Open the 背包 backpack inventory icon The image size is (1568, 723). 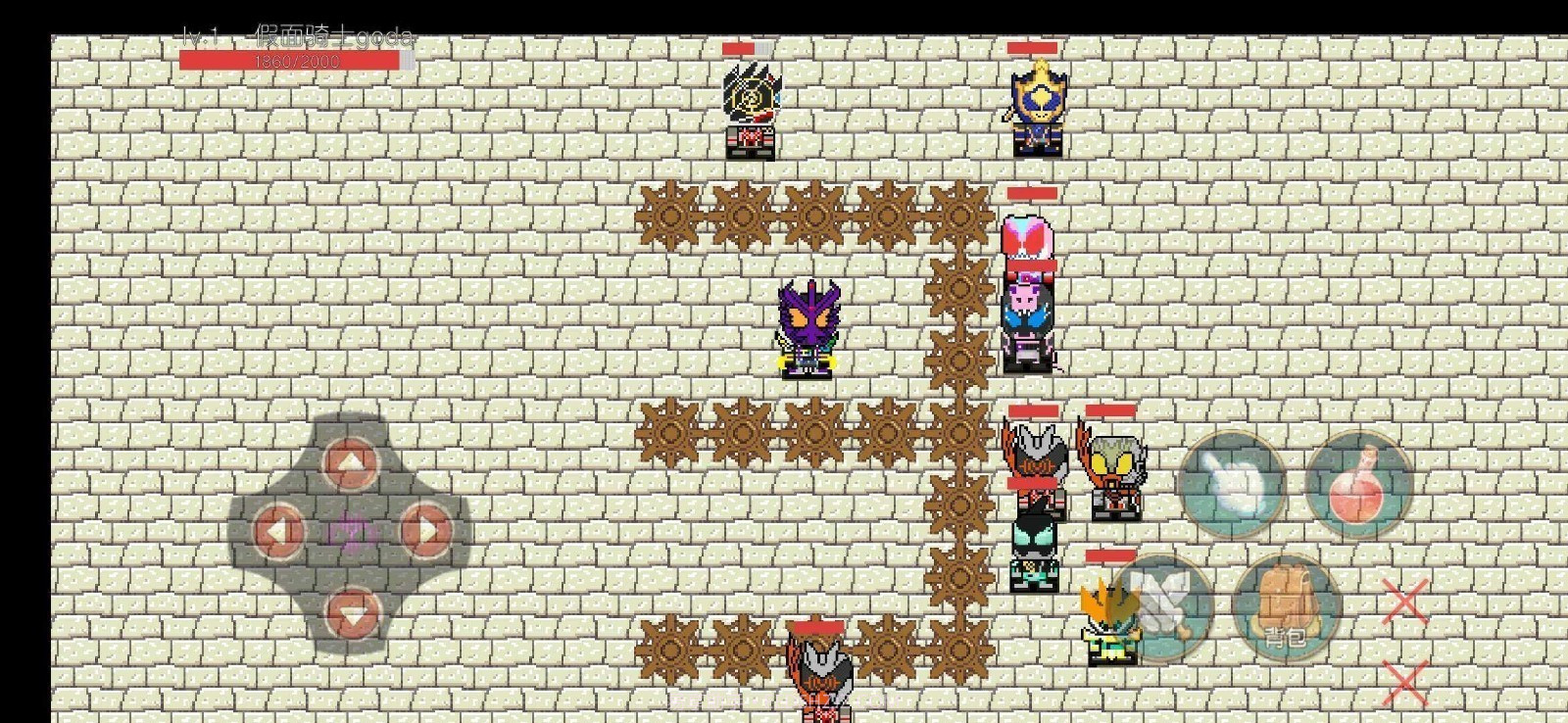click(1285, 609)
